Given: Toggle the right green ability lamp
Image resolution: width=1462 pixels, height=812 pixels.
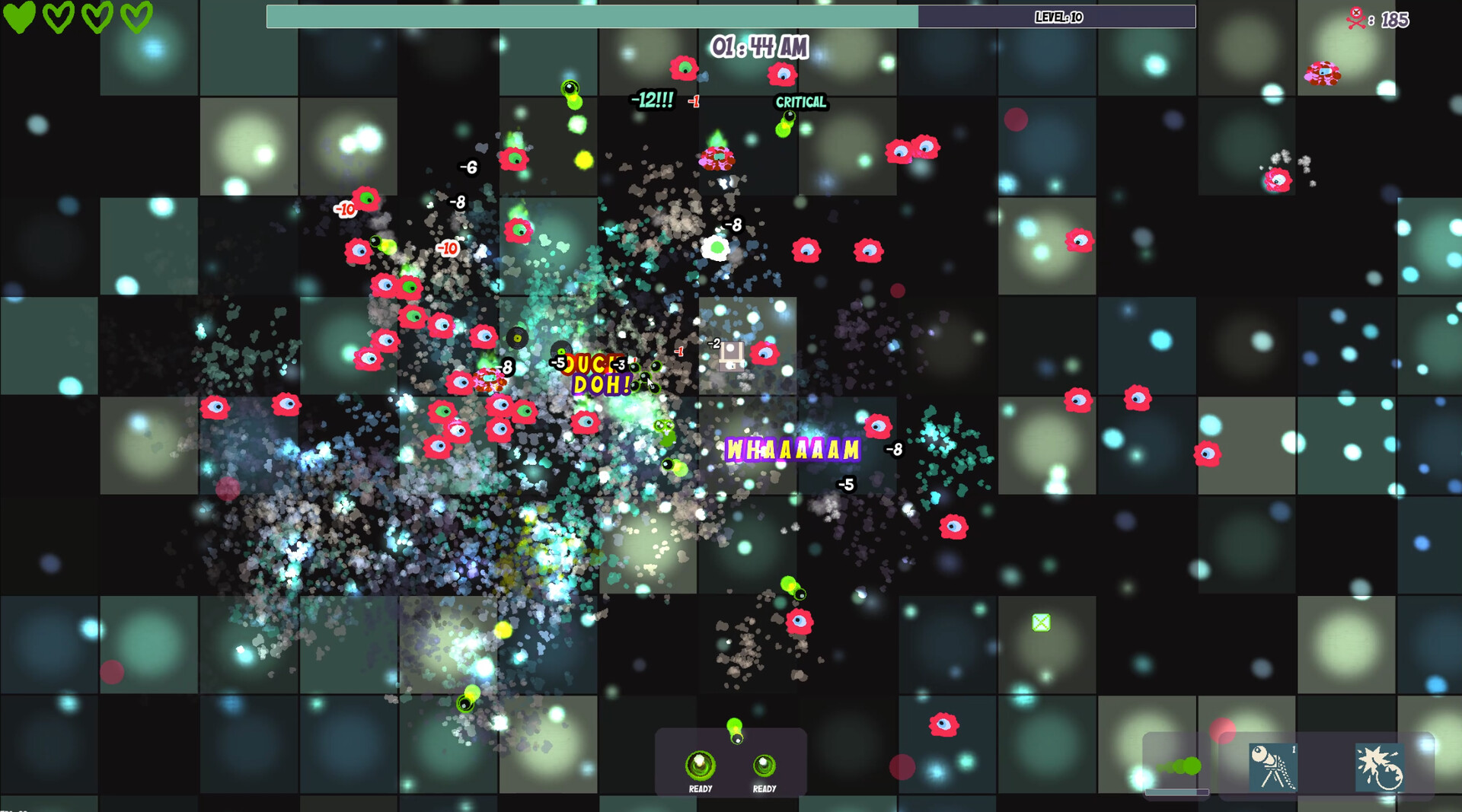Looking at the screenshot, I should coord(765,765).
